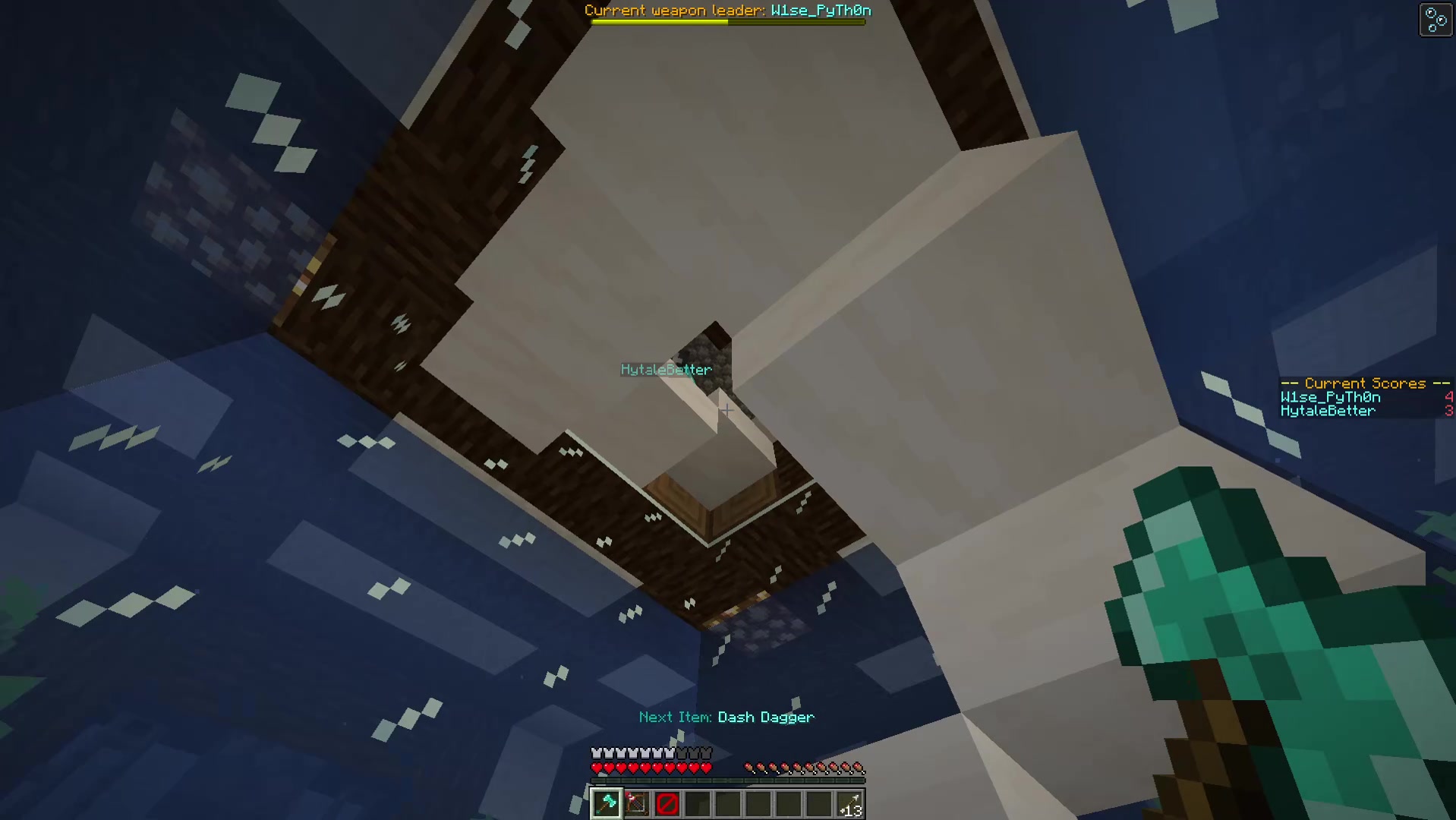This screenshot has width=1456, height=820.
Task: Toggle the highlighted hotbar slot selection
Action: pos(606,803)
